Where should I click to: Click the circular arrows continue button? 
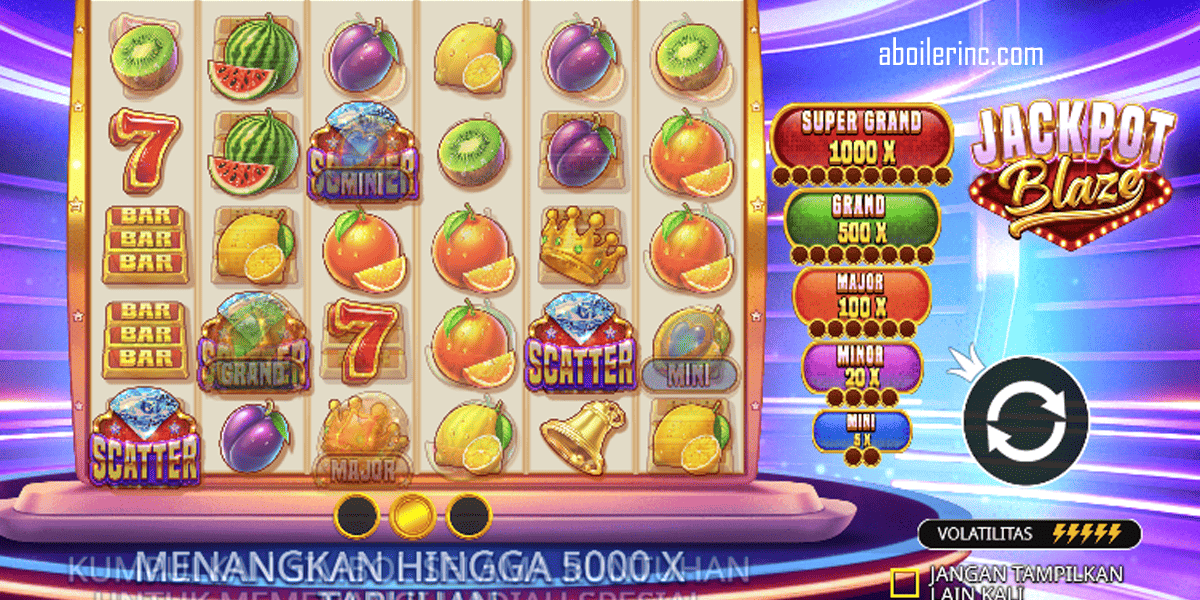click(1025, 420)
